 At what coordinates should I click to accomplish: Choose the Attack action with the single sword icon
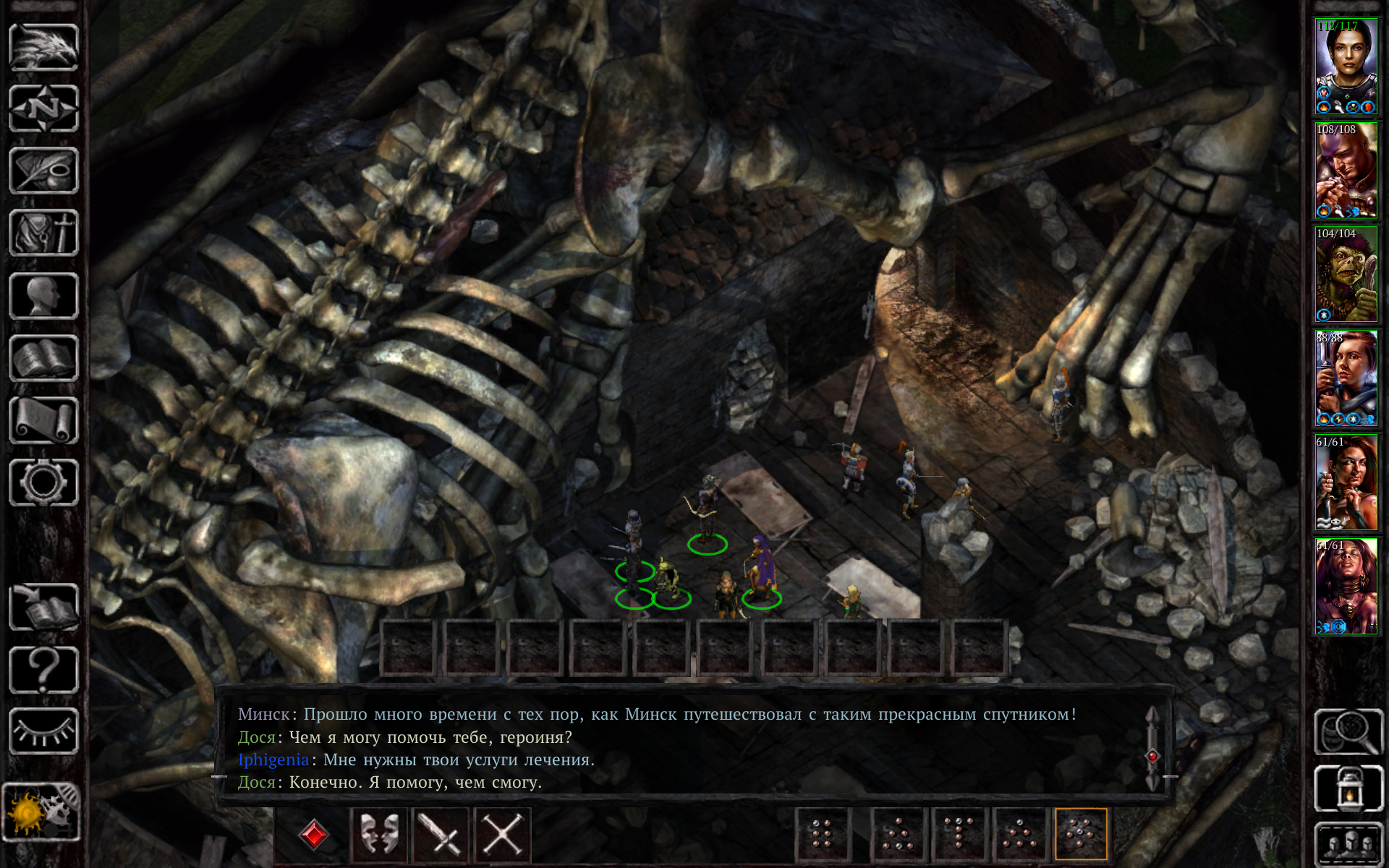click(x=441, y=834)
